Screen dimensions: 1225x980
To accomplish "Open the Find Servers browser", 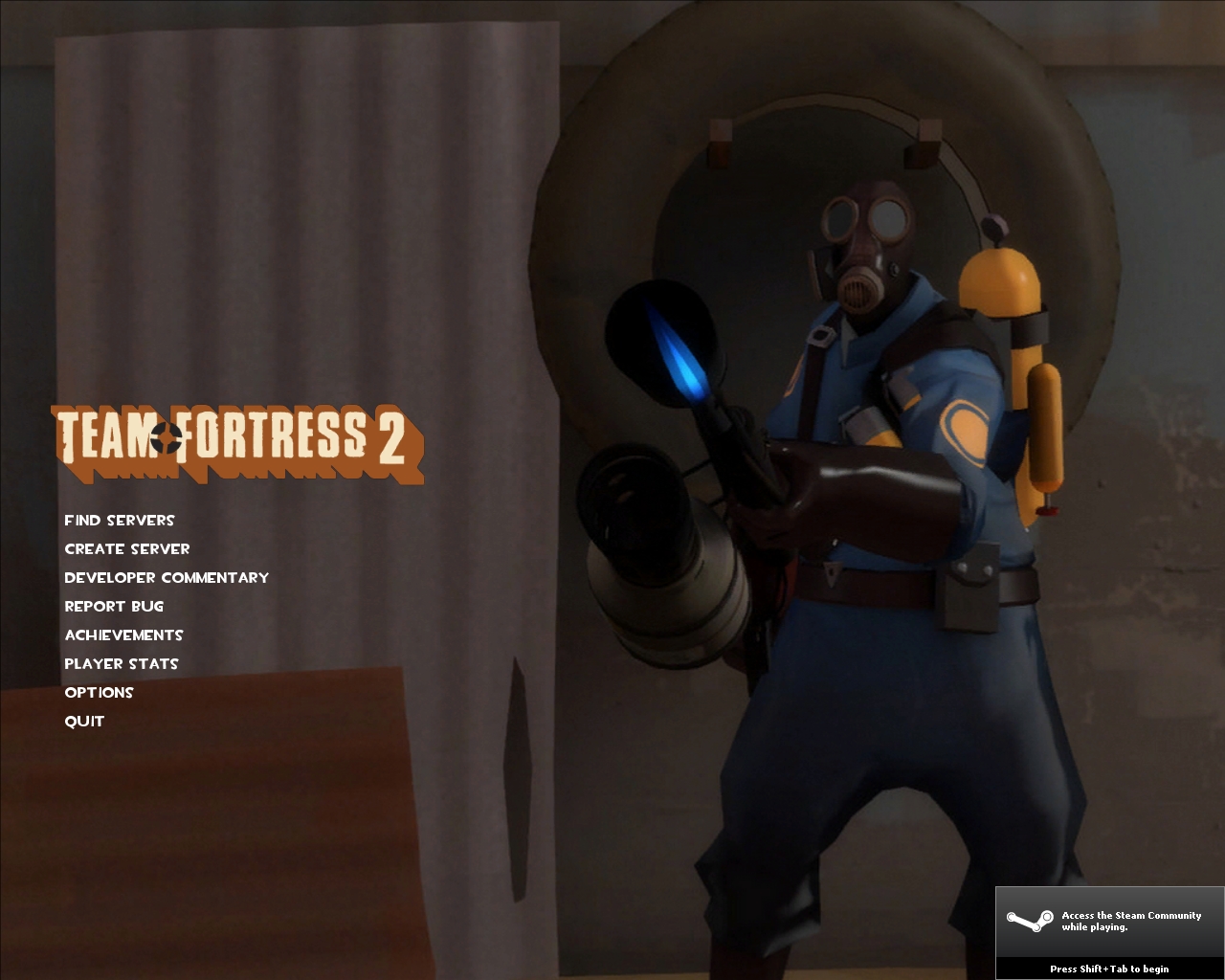I will point(119,520).
